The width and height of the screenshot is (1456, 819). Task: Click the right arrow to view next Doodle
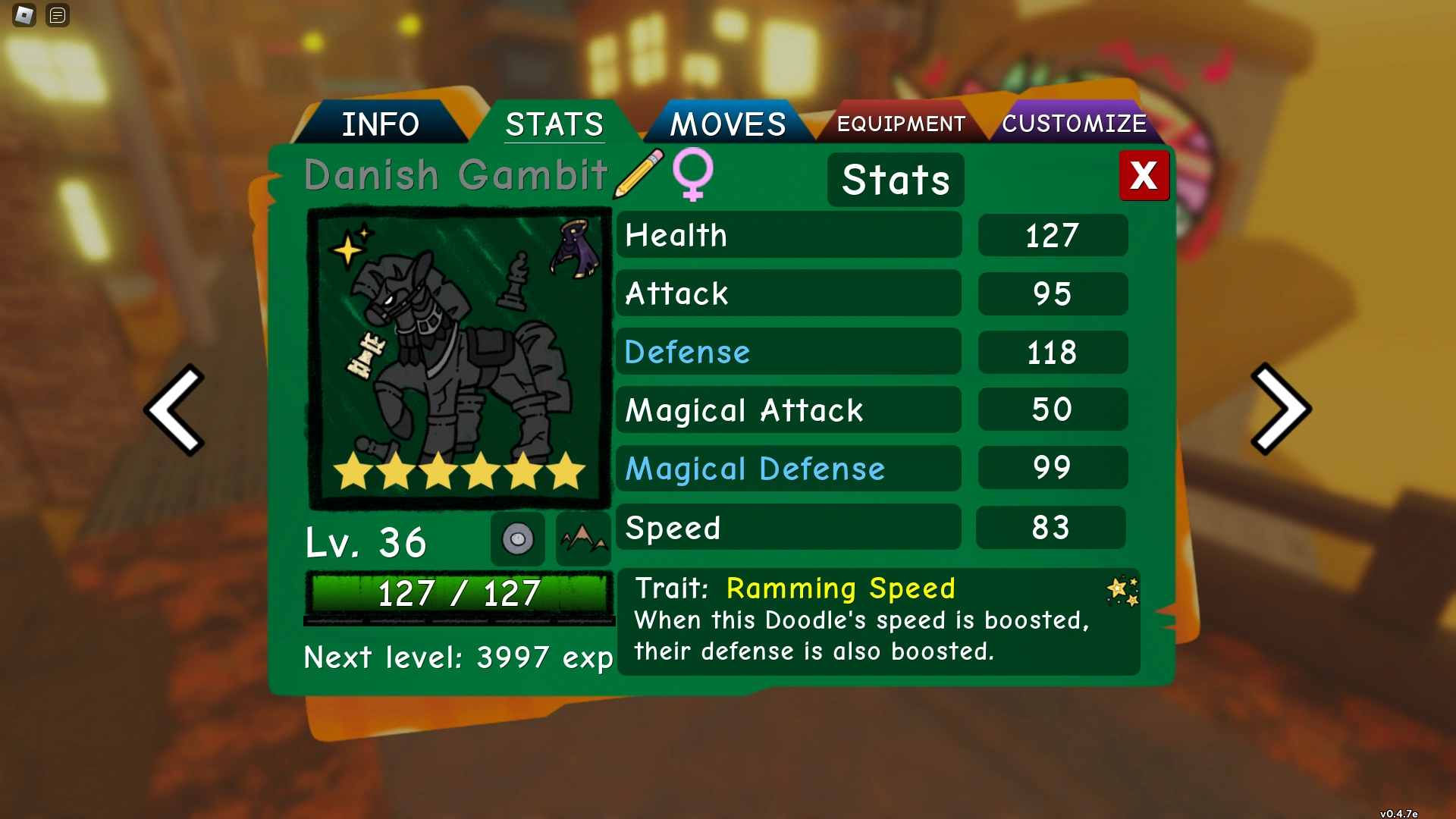[x=1280, y=409]
